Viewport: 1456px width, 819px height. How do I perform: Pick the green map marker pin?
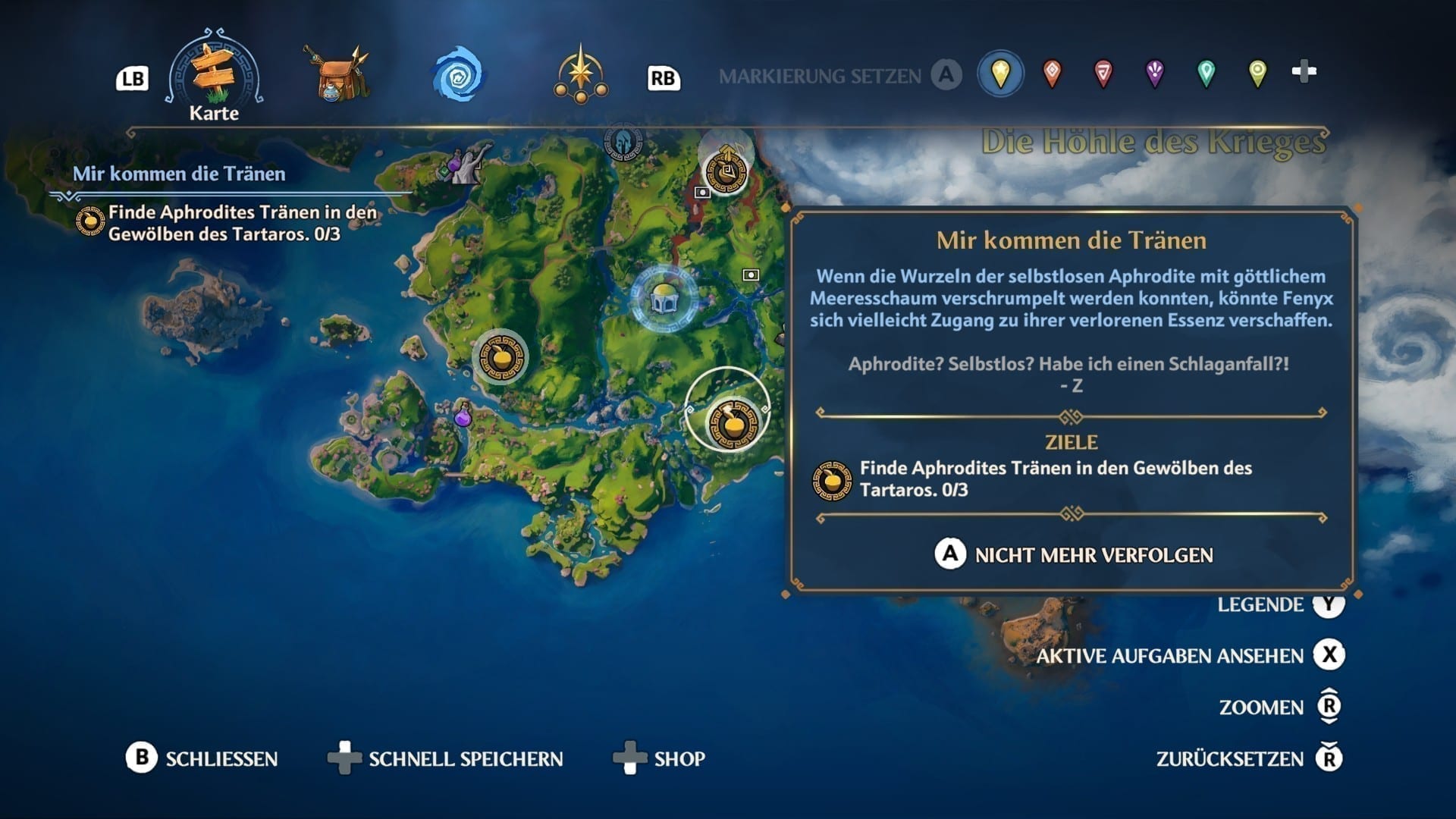tap(1206, 74)
